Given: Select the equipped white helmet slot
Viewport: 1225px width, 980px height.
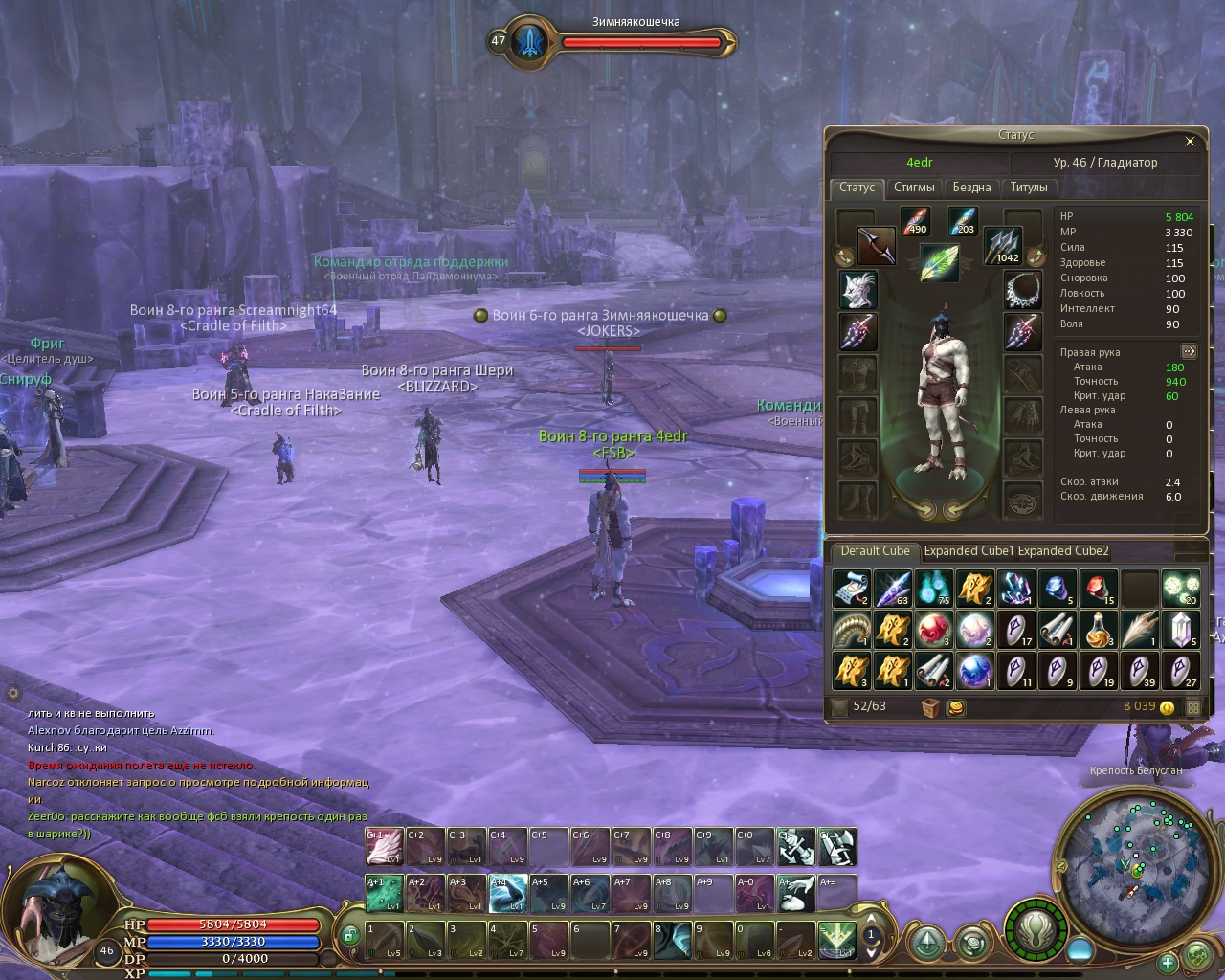Looking at the screenshot, I should coord(857,289).
